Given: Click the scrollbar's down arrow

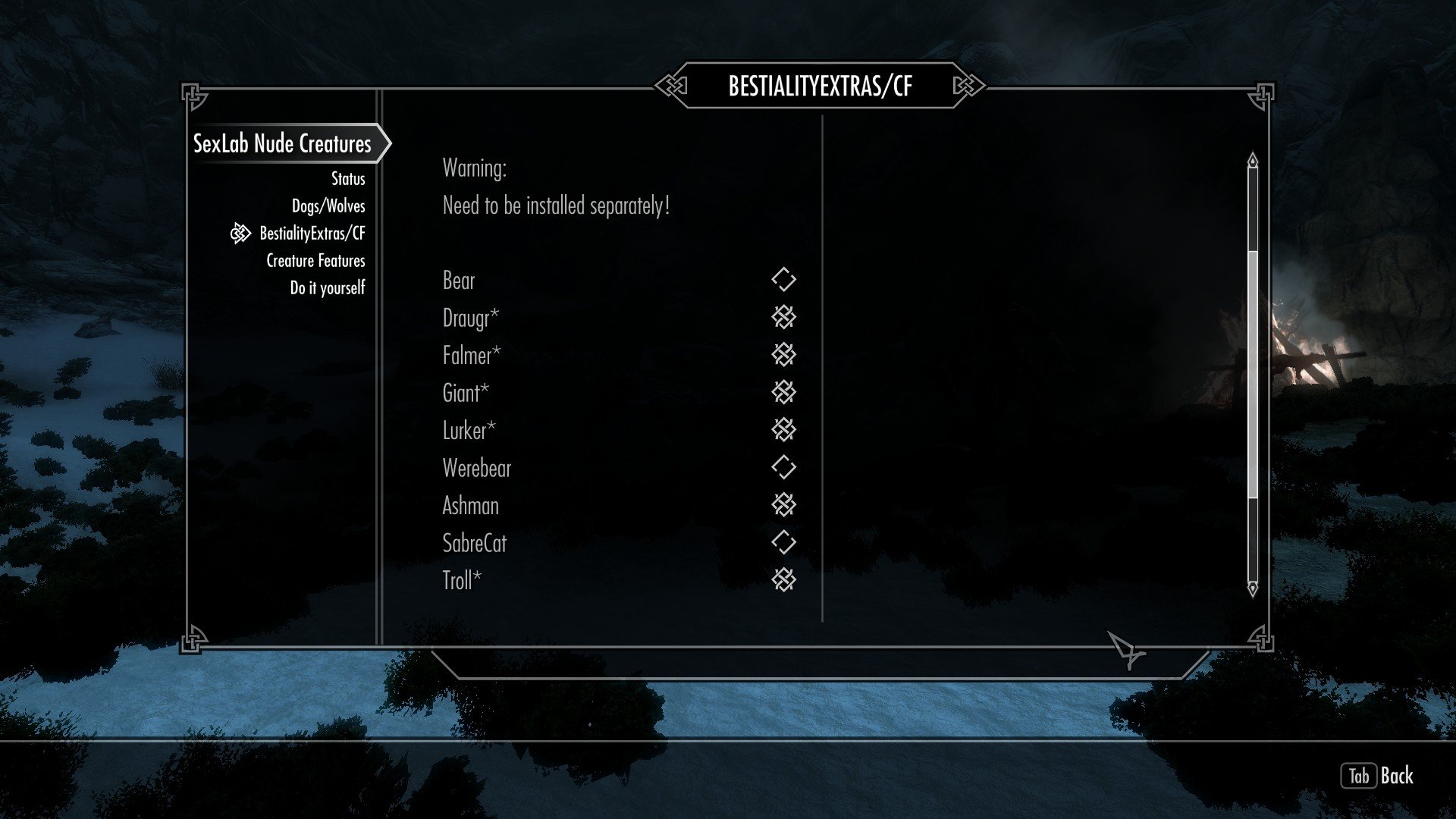Looking at the screenshot, I should [1253, 588].
